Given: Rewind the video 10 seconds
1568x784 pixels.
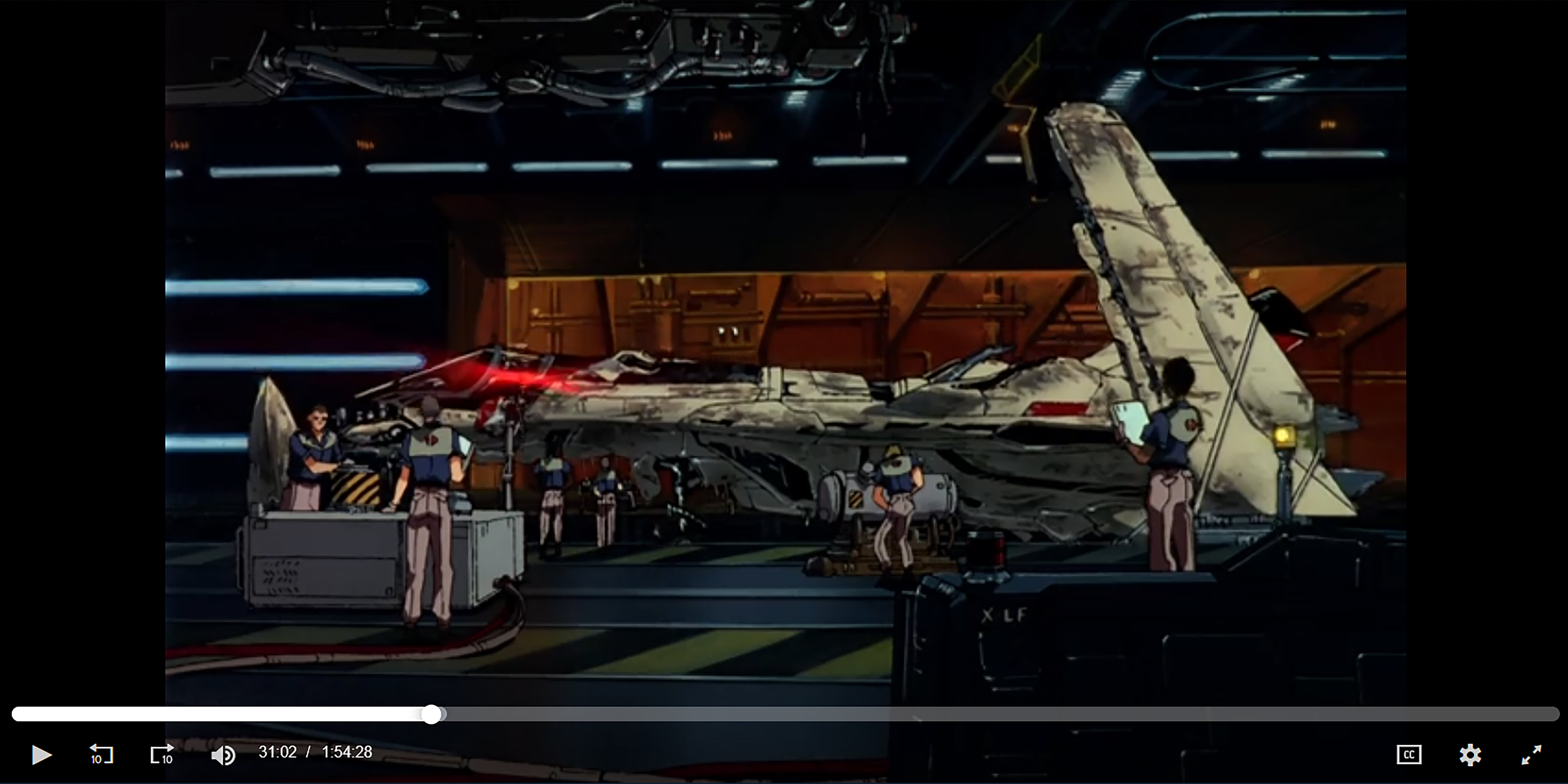Looking at the screenshot, I should (101, 754).
